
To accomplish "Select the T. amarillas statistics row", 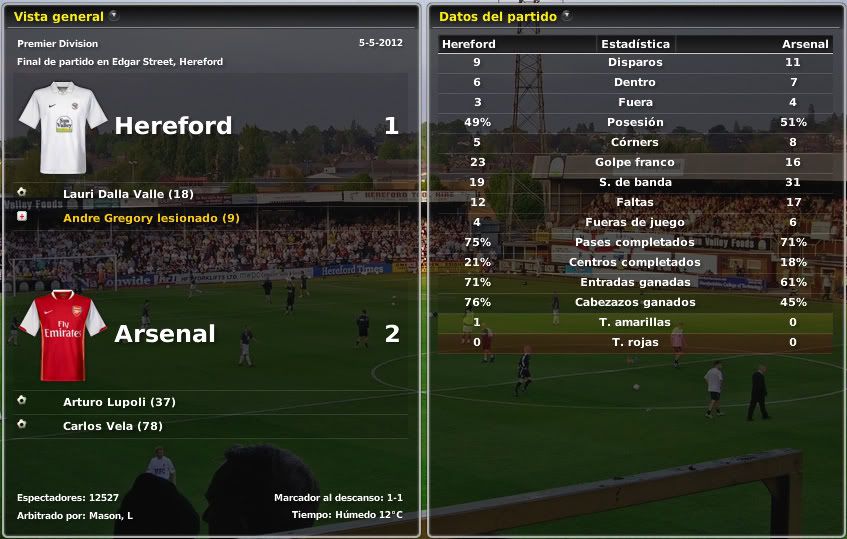I will point(635,322).
